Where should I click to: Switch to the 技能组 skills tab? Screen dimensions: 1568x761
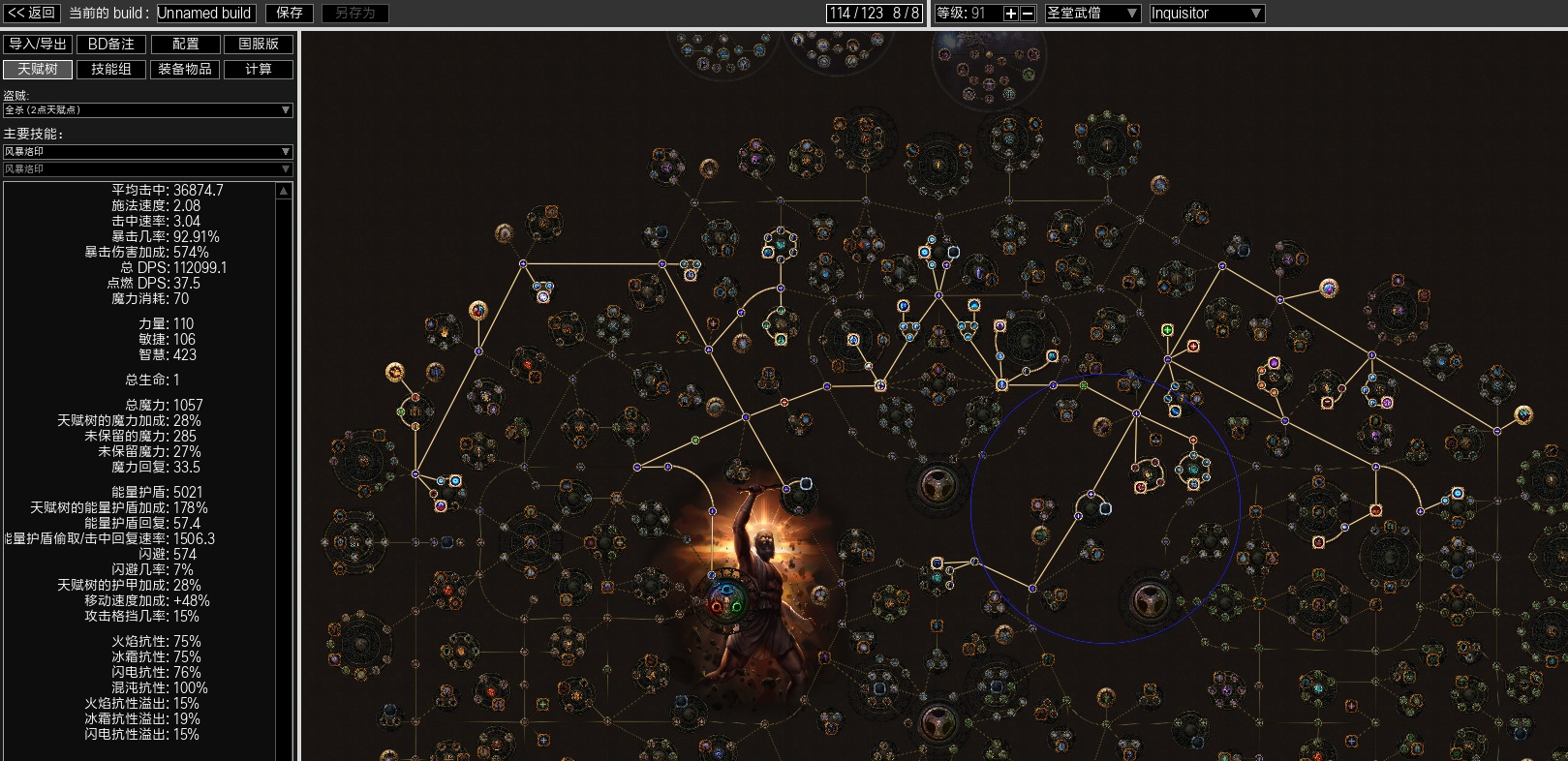[111, 69]
